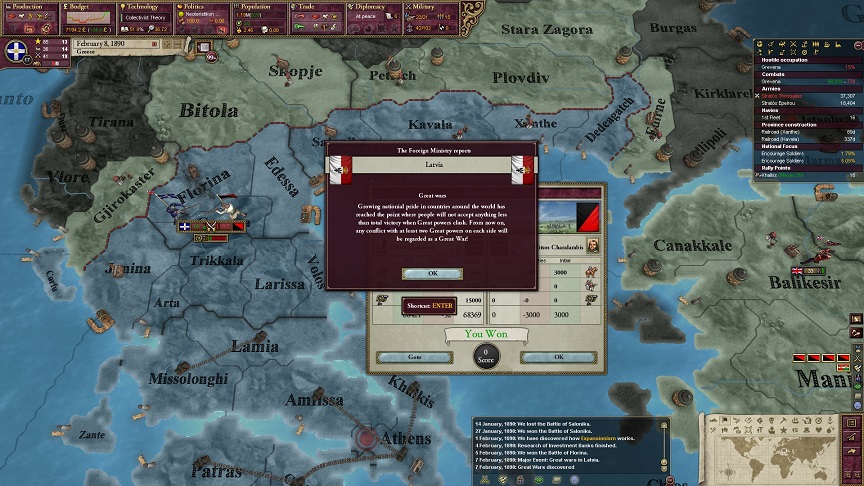864x486 pixels.
Task: Close battle result with its OK button
Action: pyautogui.click(x=558, y=357)
